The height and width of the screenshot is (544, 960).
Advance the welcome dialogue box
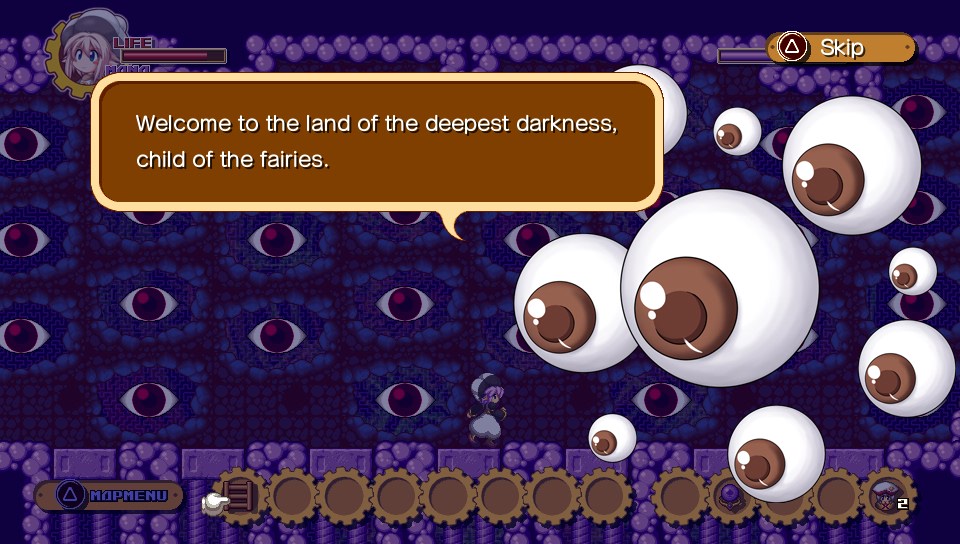click(x=376, y=142)
